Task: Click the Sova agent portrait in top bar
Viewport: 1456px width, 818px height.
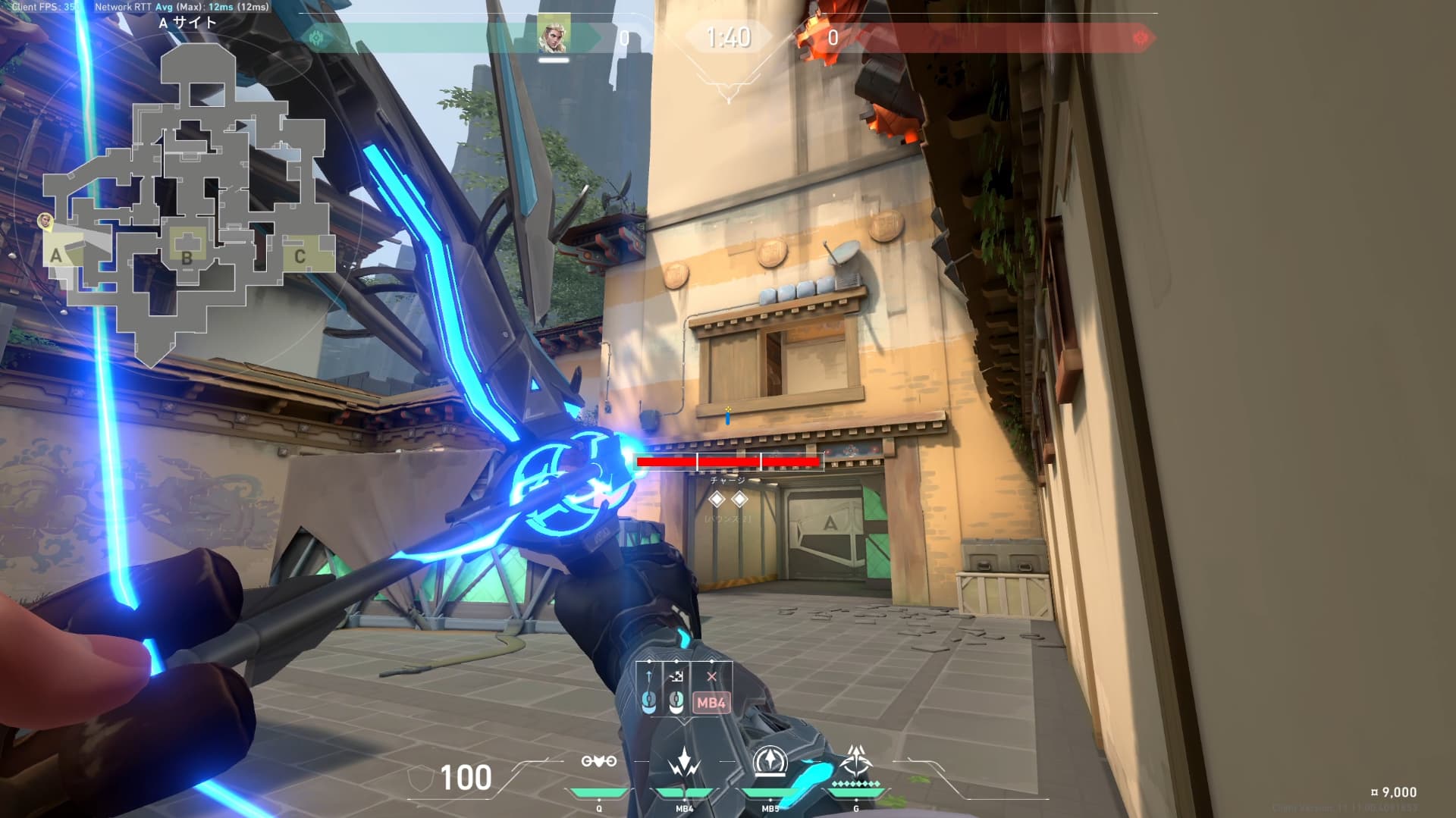Action: [553, 36]
